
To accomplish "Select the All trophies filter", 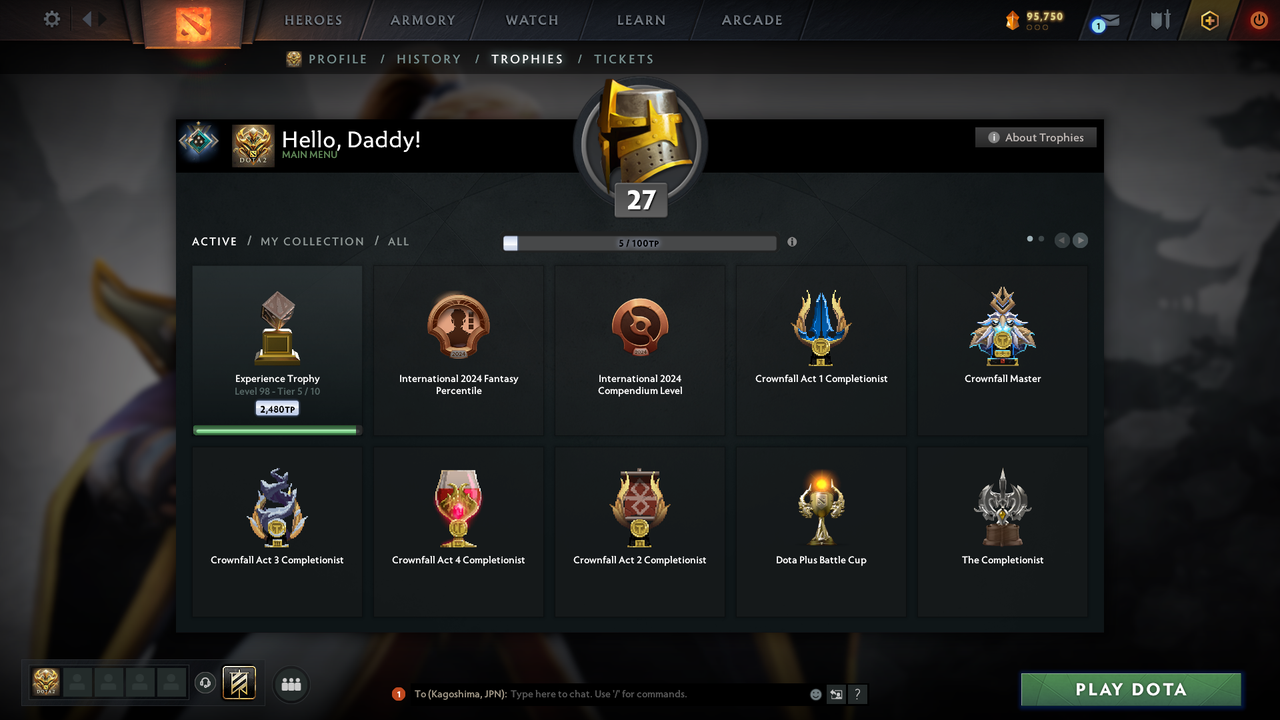I will click(398, 241).
